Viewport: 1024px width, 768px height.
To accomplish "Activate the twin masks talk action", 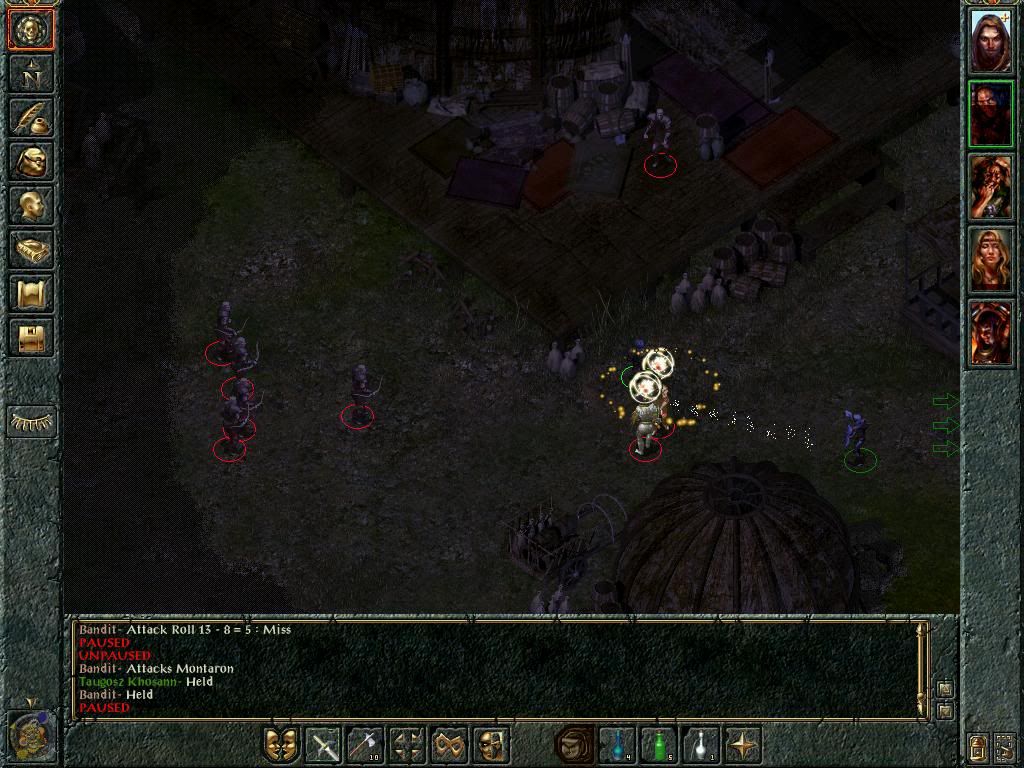I will [x=282, y=745].
